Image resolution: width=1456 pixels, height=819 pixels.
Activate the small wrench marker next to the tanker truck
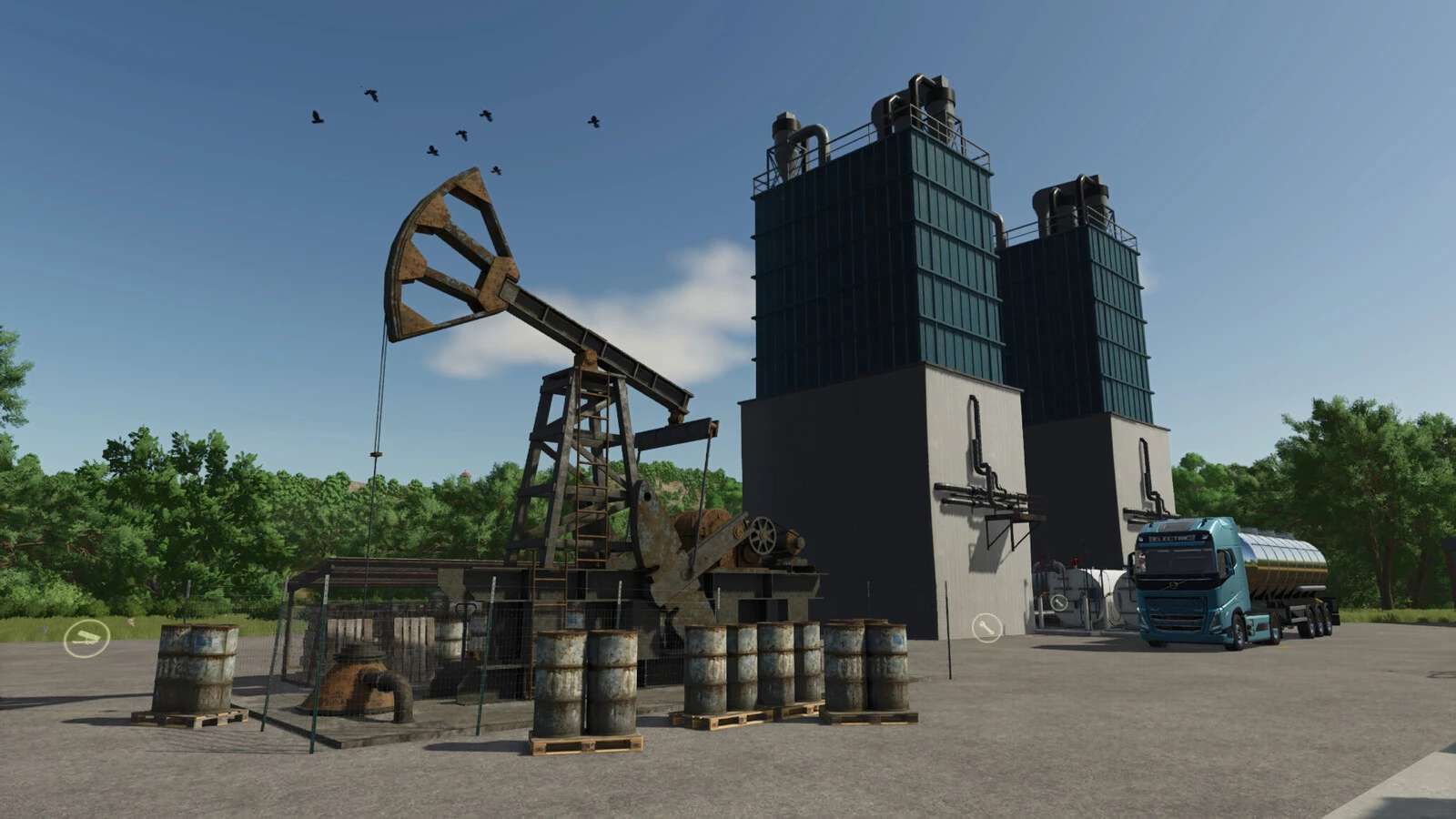[x=1059, y=602]
